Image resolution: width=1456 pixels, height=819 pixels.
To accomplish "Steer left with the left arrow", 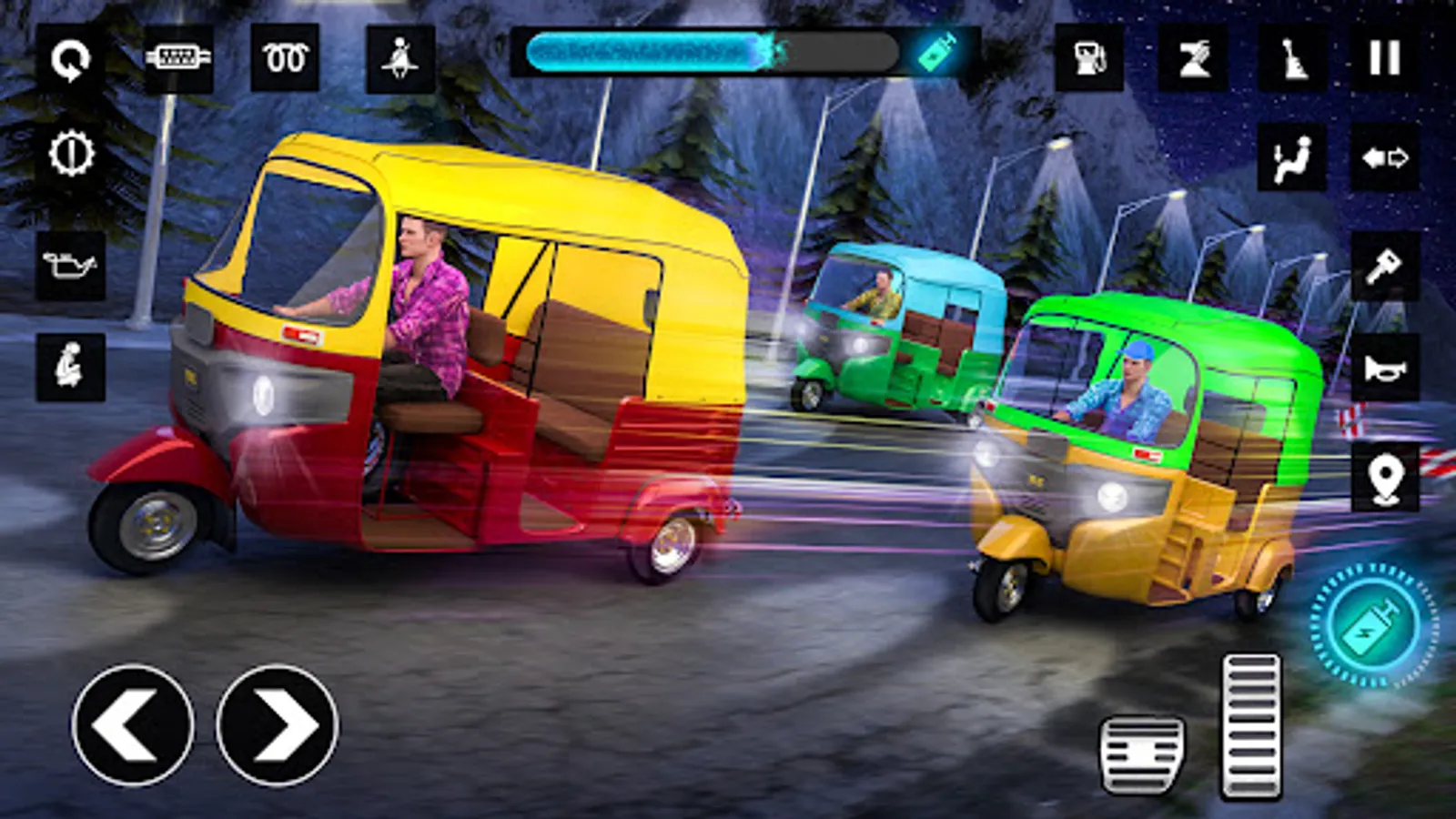I will click(133, 725).
